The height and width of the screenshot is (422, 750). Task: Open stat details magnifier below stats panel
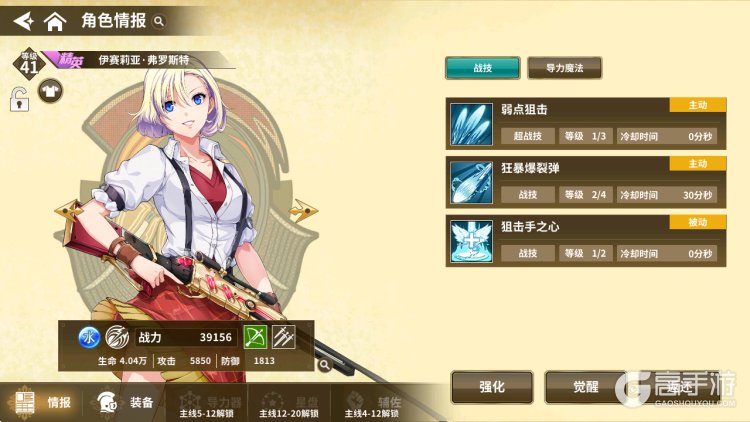click(x=324, y=366)
